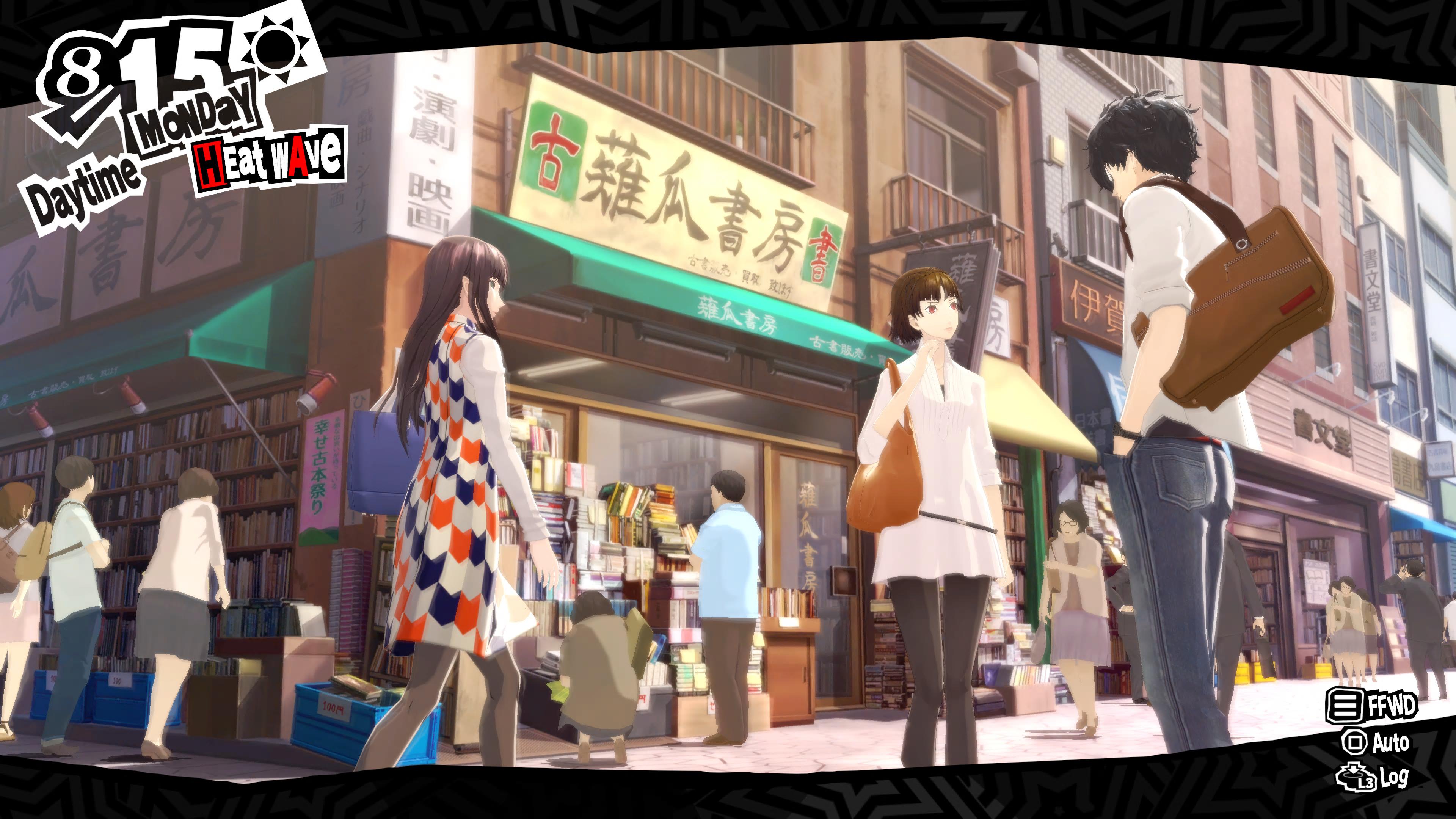Open the conversation Log

1372,778
